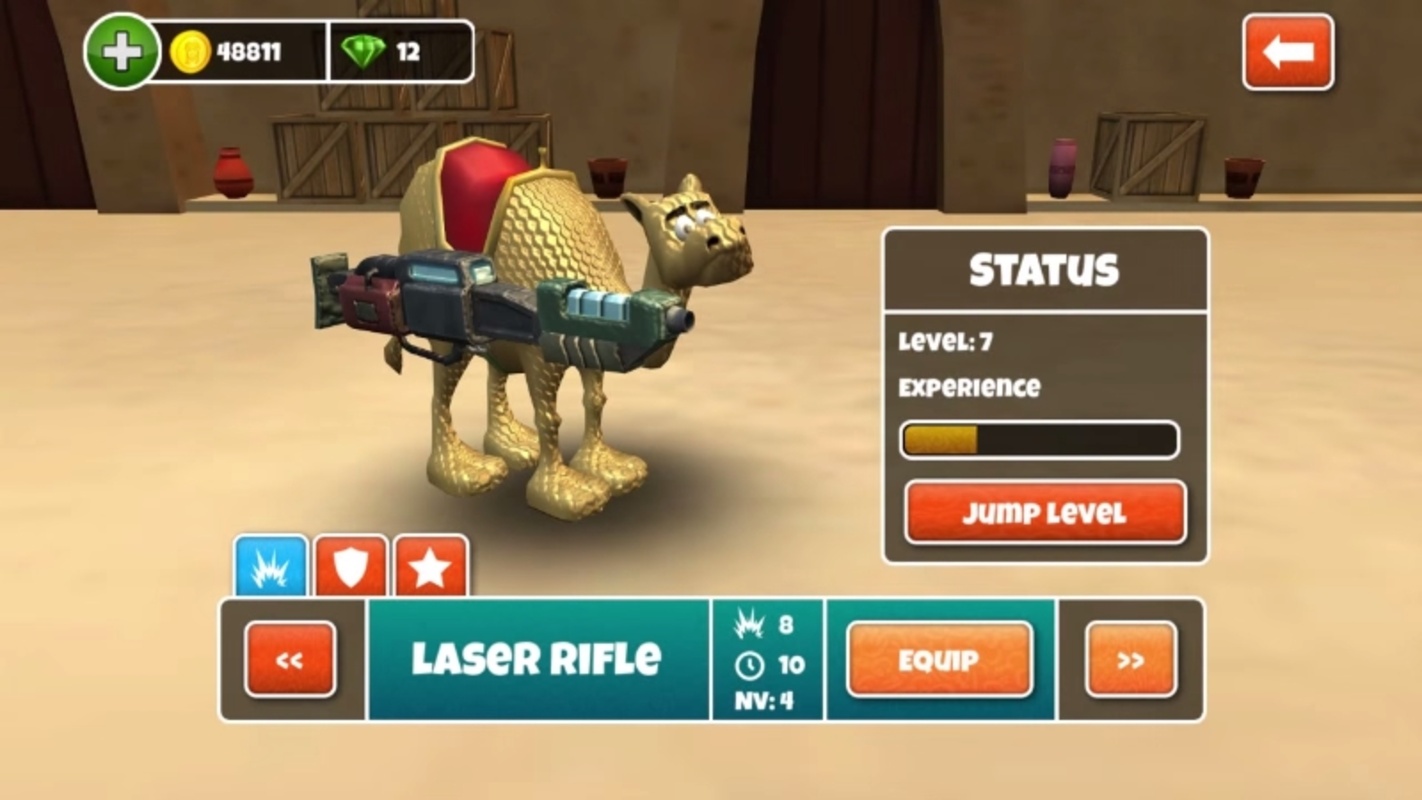Screen dimensions: 1422x800
Task: Switch to the blue weapons tab
Action: [x=271, y=567]
